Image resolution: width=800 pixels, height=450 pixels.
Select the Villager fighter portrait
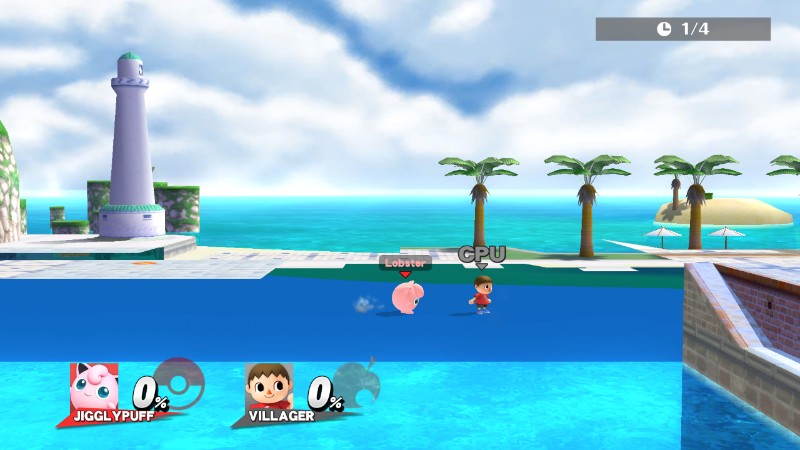click(269, 386)
